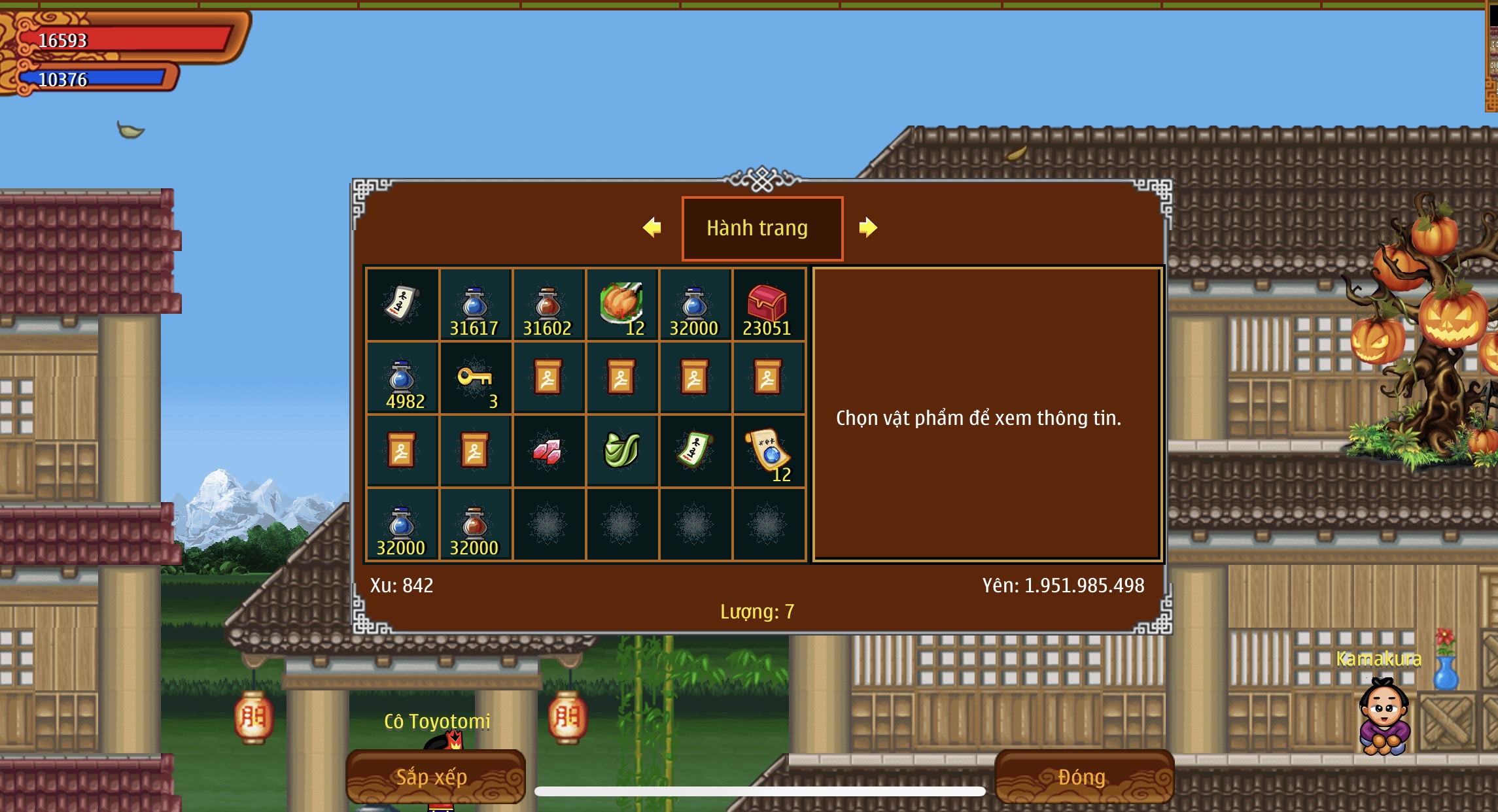This screenshot has height=812, width=1498.
Task: Click the Sắp xếp sort button
Action: (x=434, y=777)
